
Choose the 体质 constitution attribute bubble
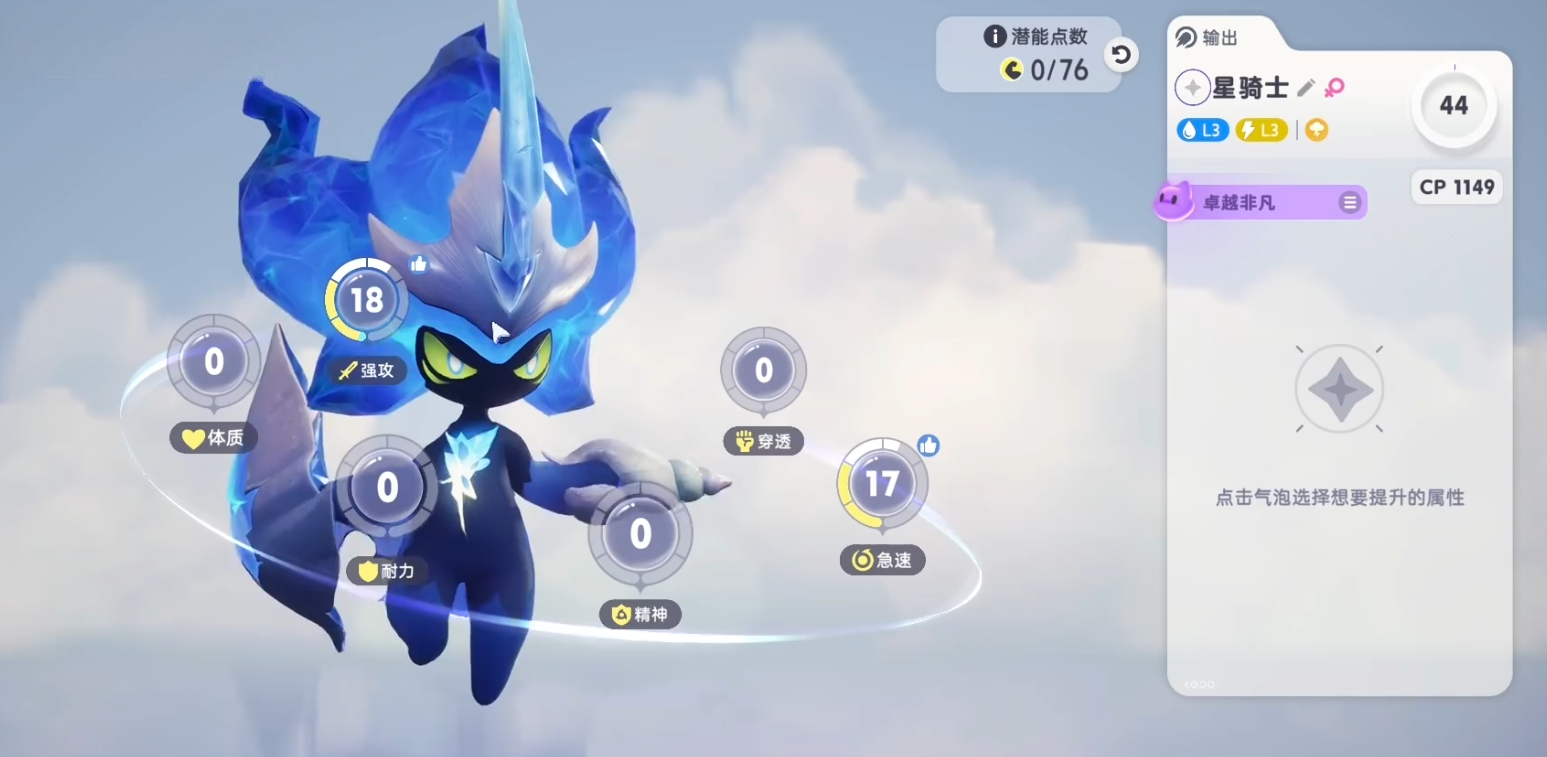coord(213,361)
